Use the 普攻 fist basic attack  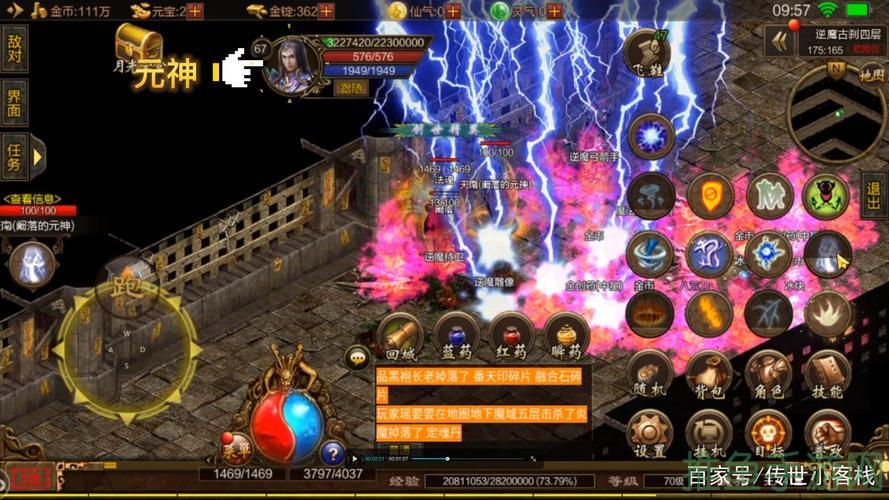coord(827,432)
